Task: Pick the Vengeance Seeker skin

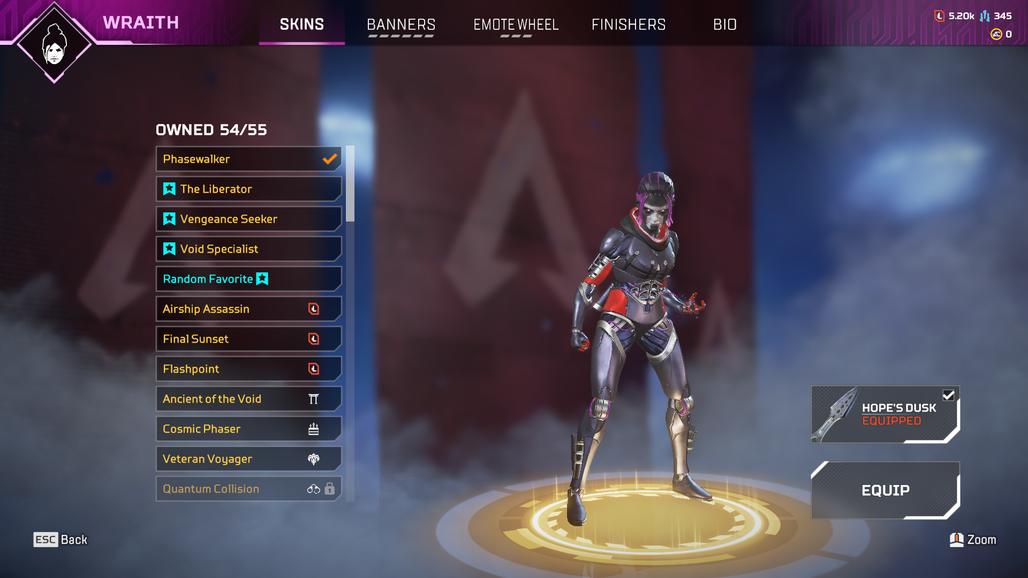Action: click(248, 219)
